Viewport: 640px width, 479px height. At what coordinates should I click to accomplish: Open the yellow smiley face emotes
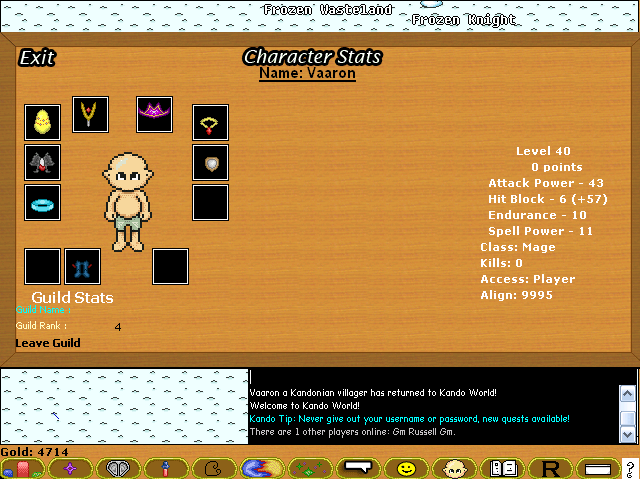pos(406,468)
